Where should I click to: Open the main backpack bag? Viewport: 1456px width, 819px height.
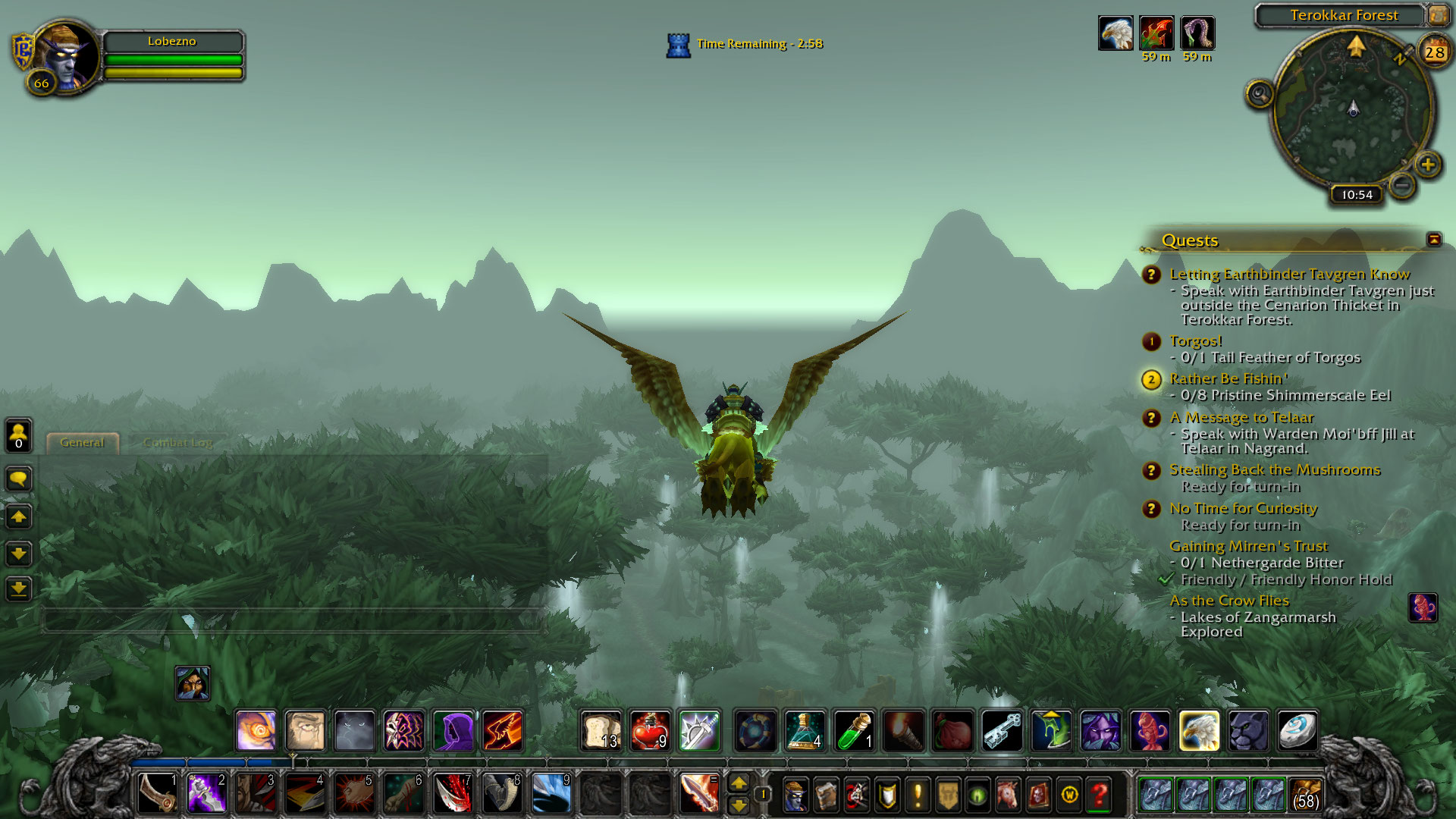click(1305, 795)
